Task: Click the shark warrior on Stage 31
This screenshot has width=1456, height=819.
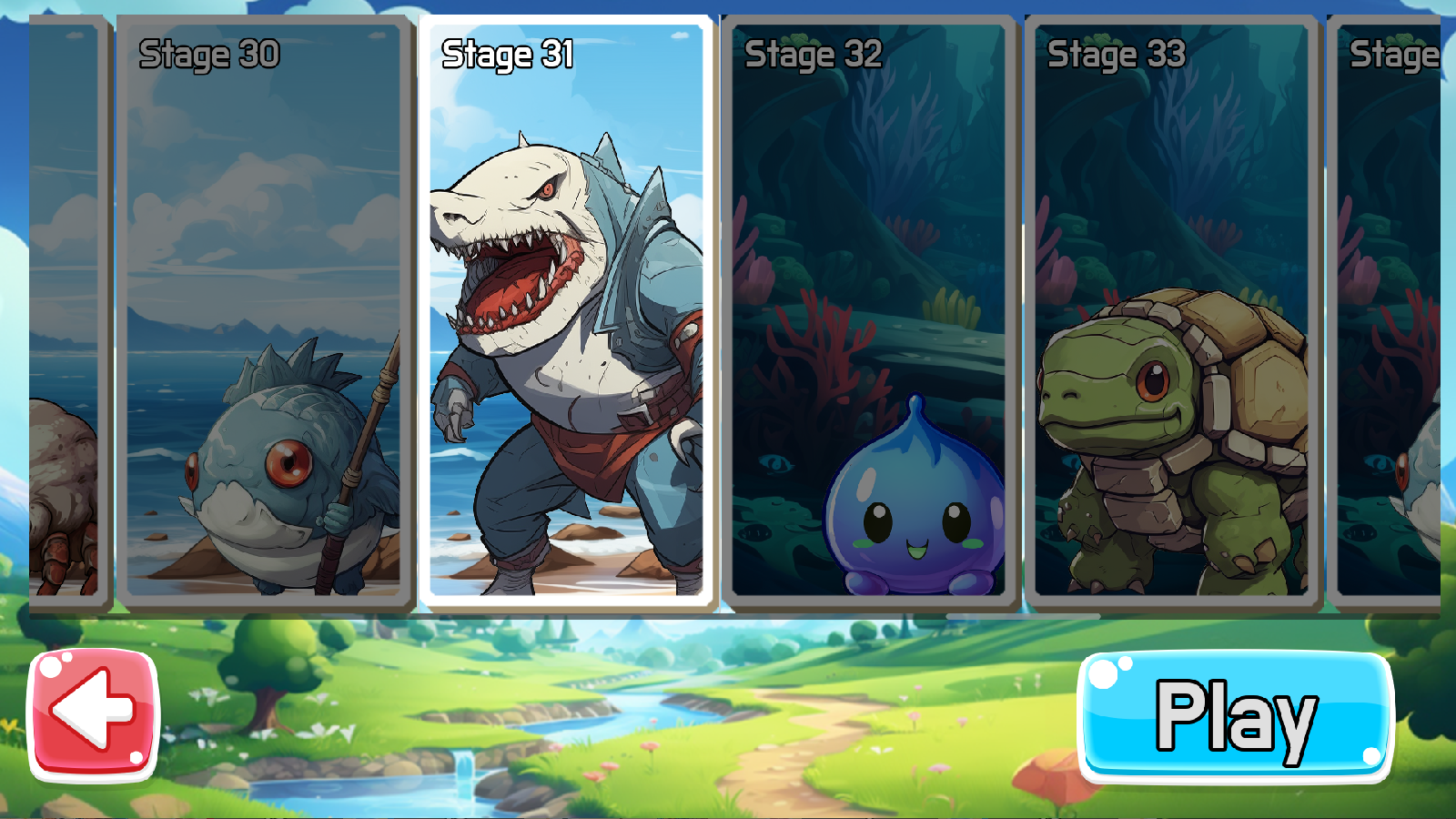Action: [x=564, y=364]
